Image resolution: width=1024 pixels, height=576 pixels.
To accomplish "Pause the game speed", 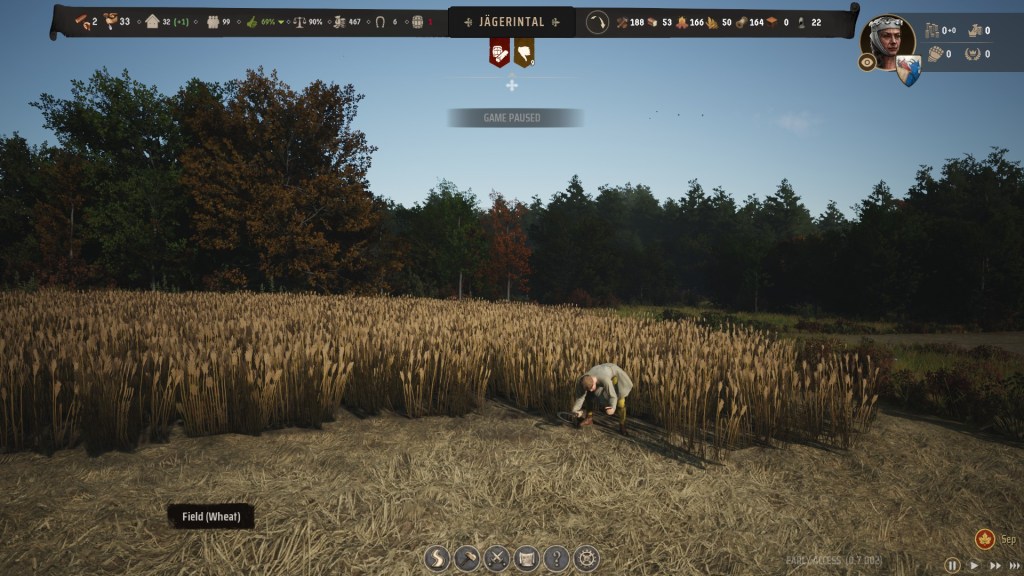I will click(x=952, y=565).
